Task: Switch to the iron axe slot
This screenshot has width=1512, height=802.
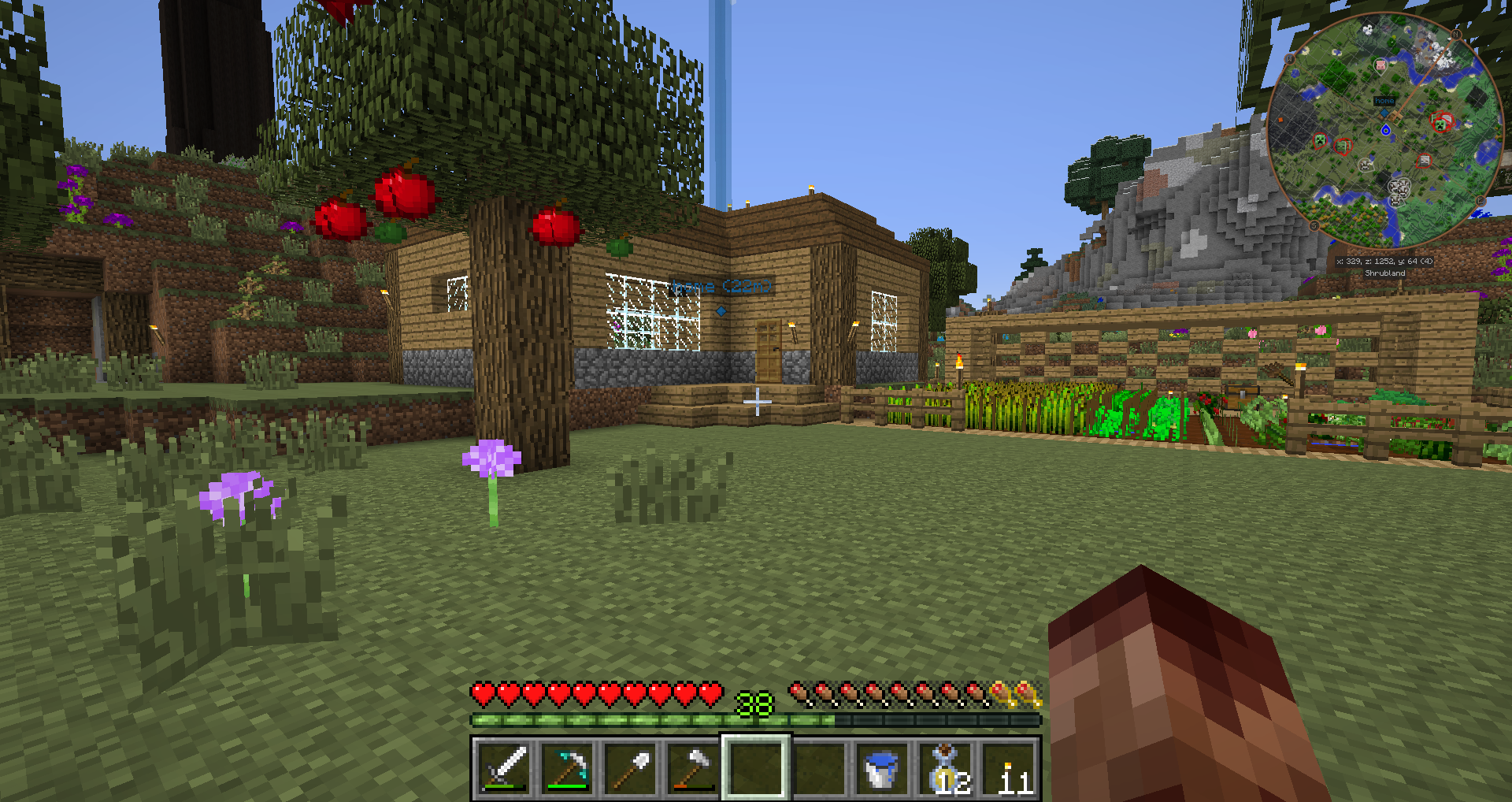Action: tap(693, 767)
